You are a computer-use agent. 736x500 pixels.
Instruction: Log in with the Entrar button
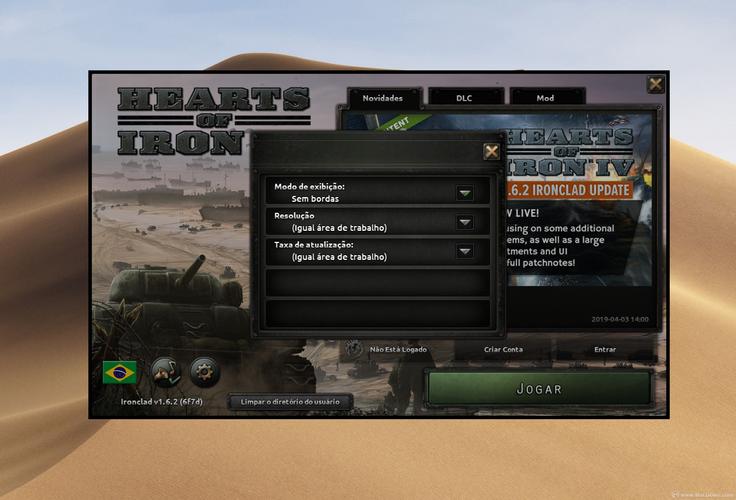[605, 350]
